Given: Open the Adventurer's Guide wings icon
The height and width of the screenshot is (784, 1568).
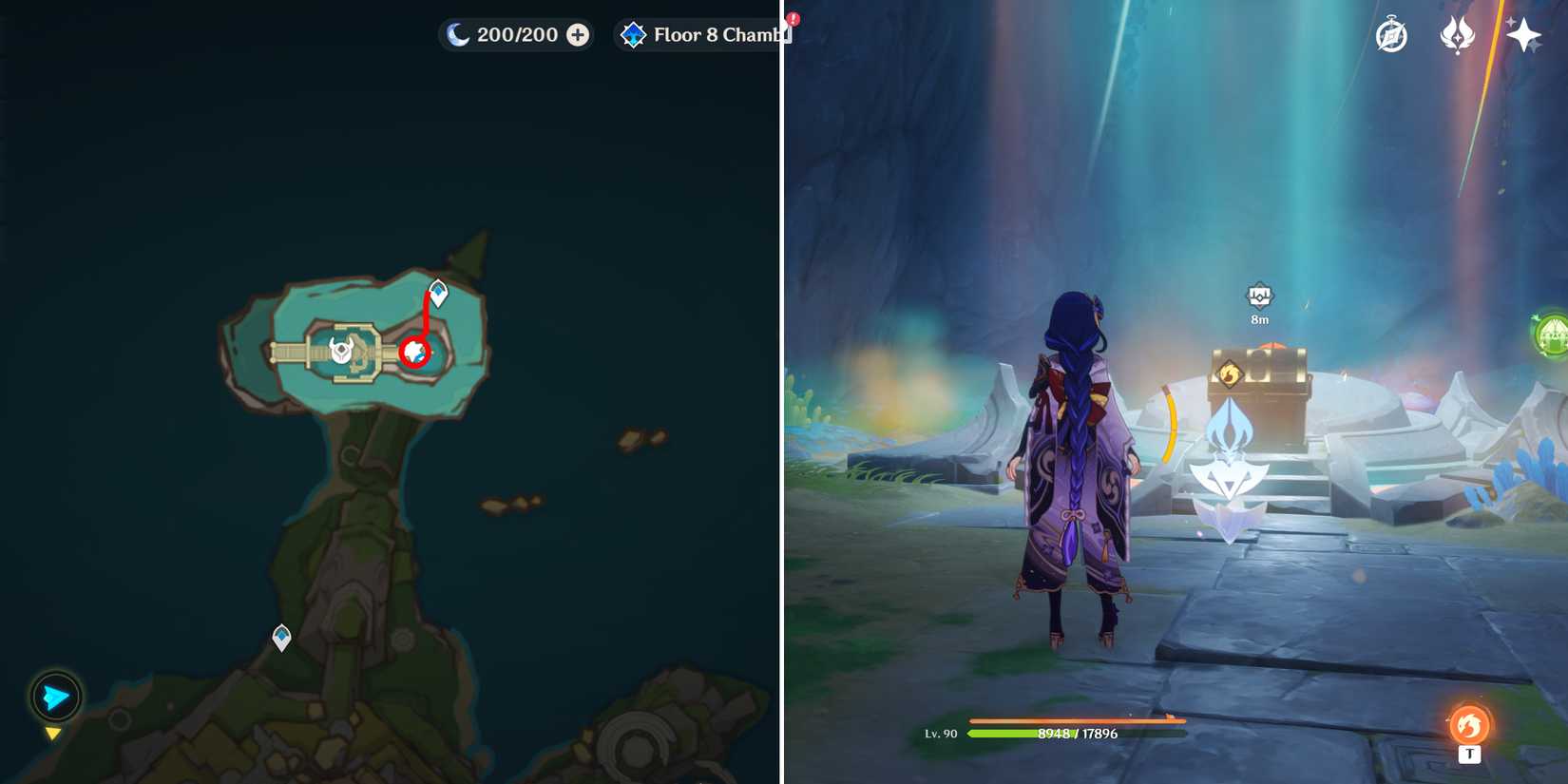Looking at the screenshot, I should [1457, 34].
